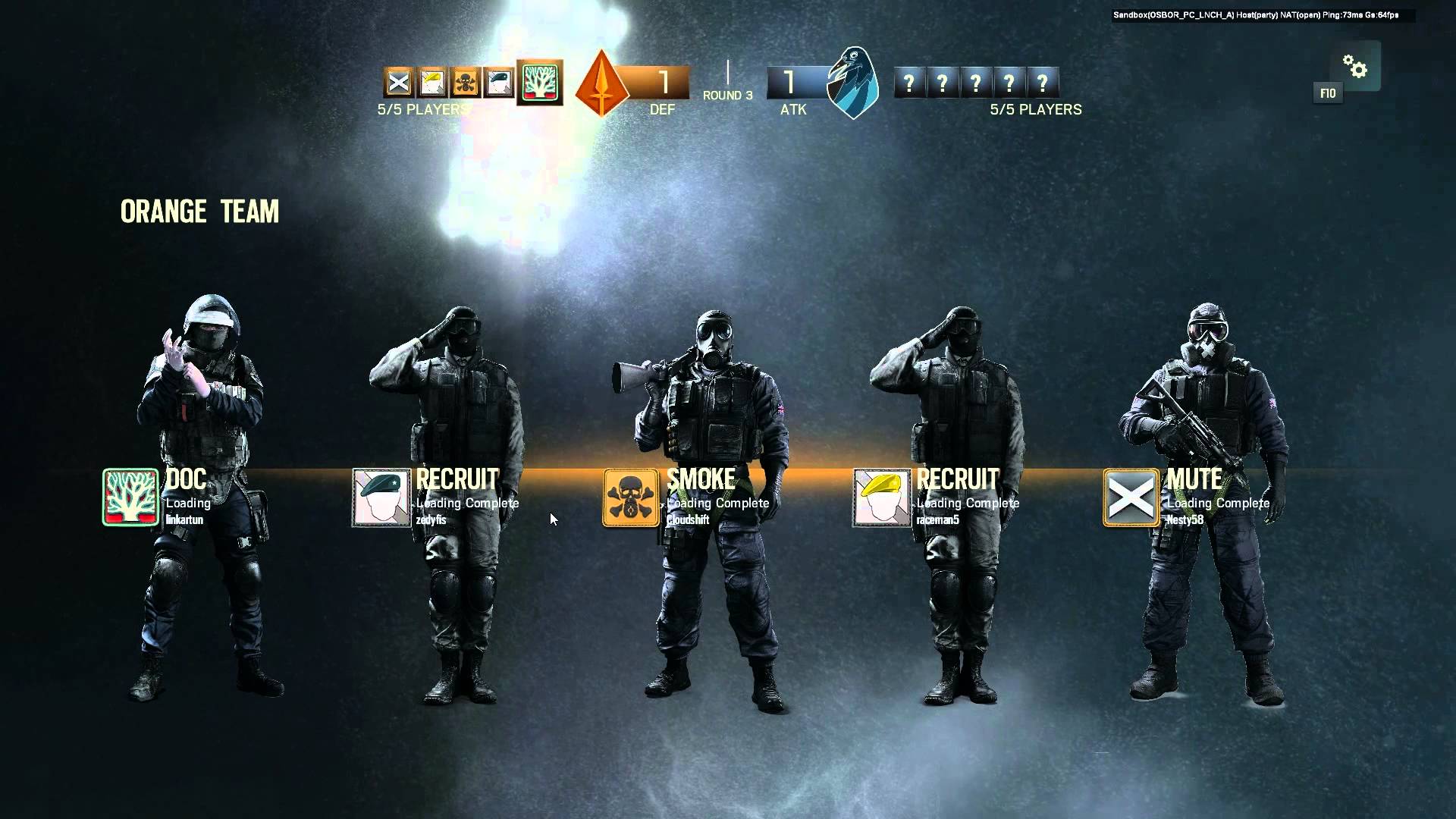This screenshot has width=1456, height=819.
Task: Open the settings gear in the top right
Action: pyautogui.click(x=1356, y=67)
